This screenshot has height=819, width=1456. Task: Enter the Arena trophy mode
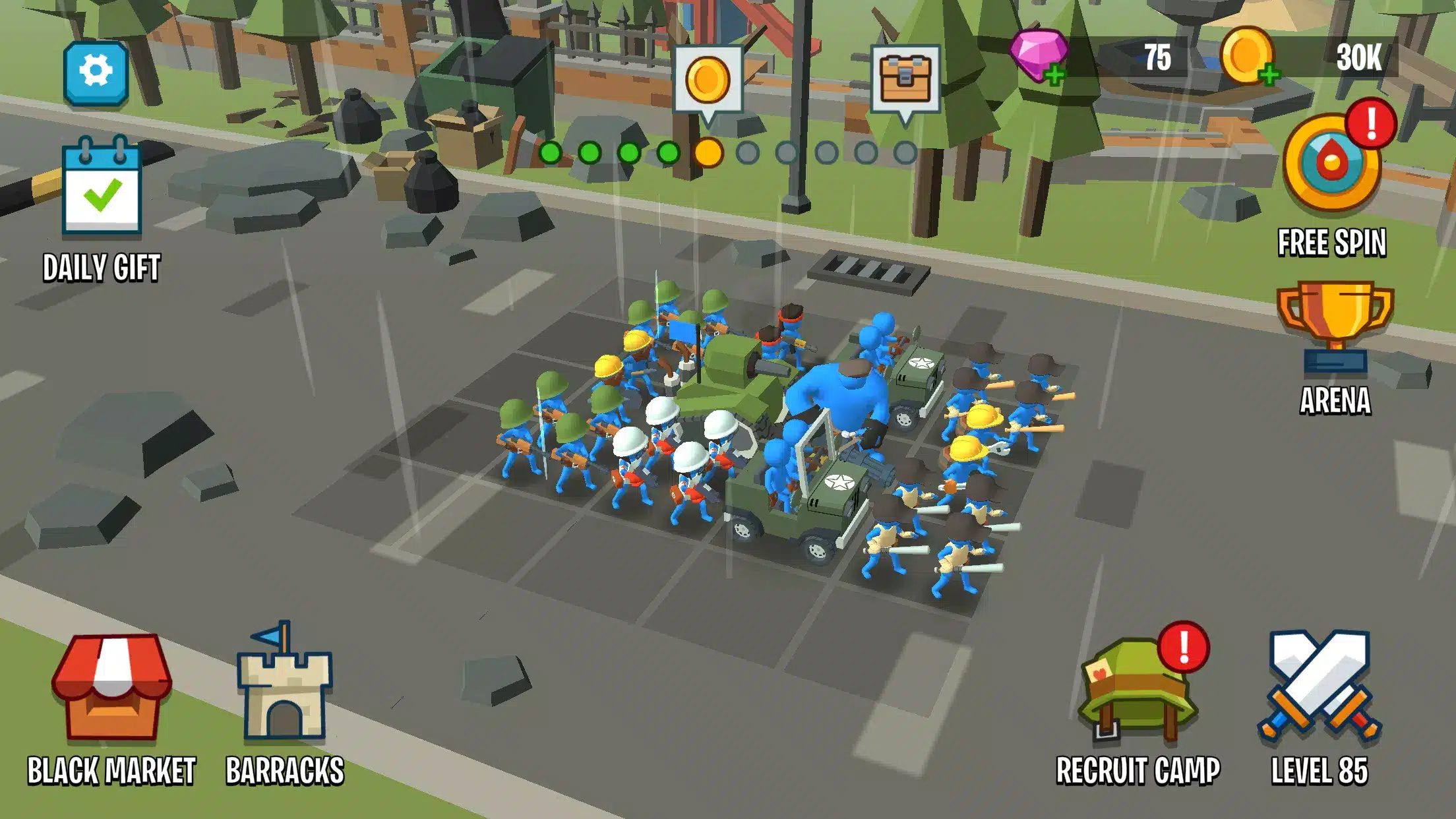[1335, 330]
